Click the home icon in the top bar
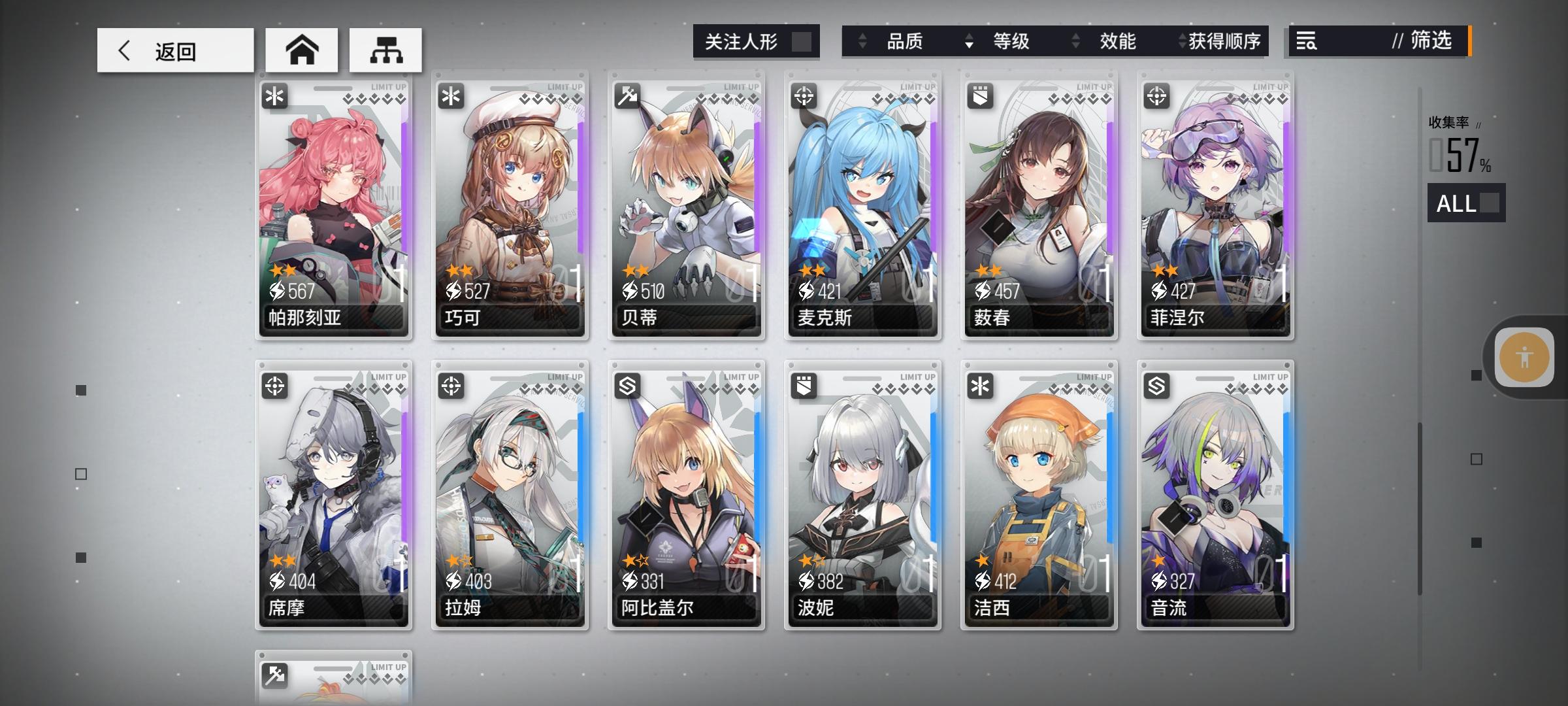 [x=302, y=48]
